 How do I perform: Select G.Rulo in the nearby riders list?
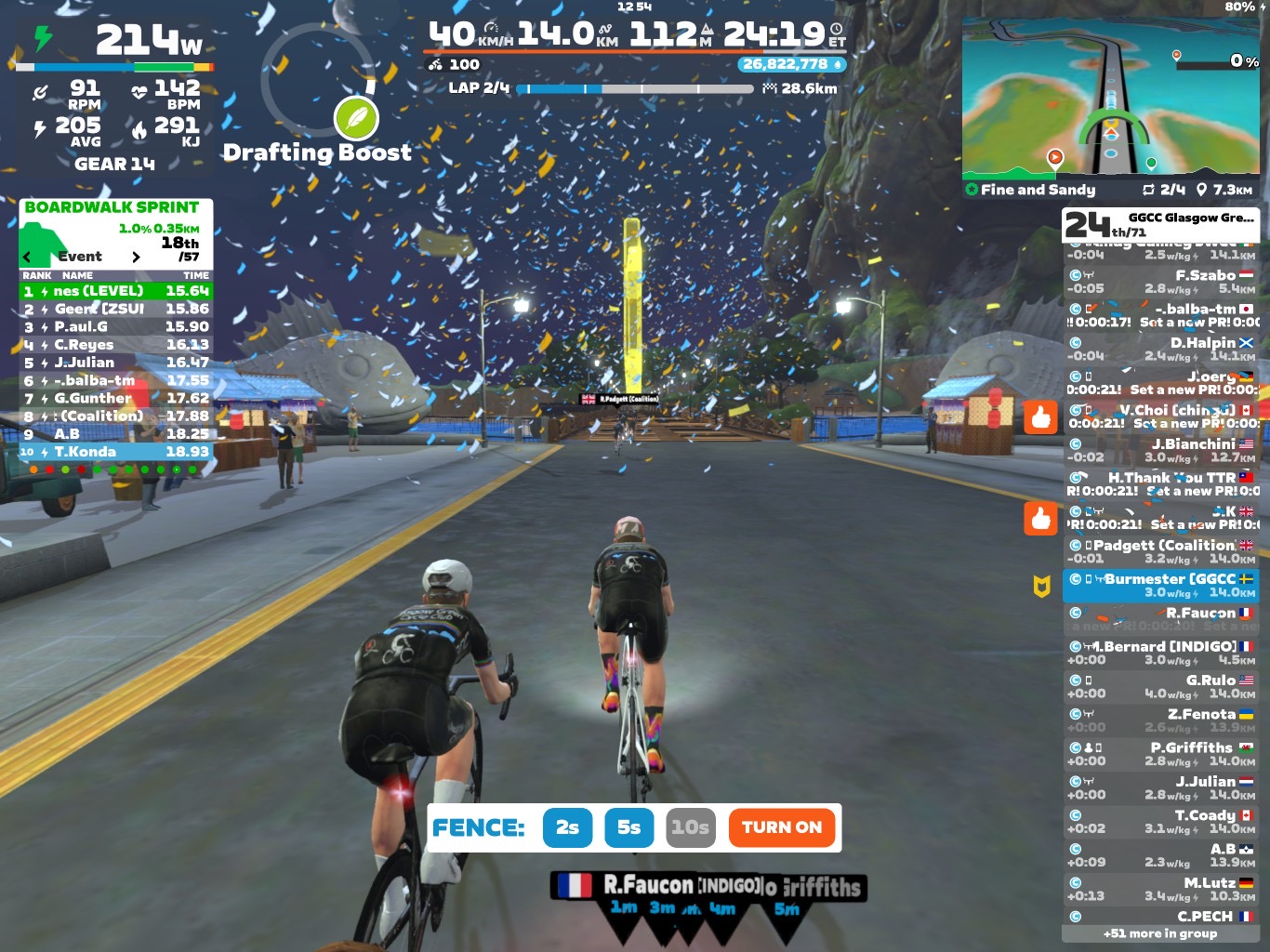tap(1161, 687)
